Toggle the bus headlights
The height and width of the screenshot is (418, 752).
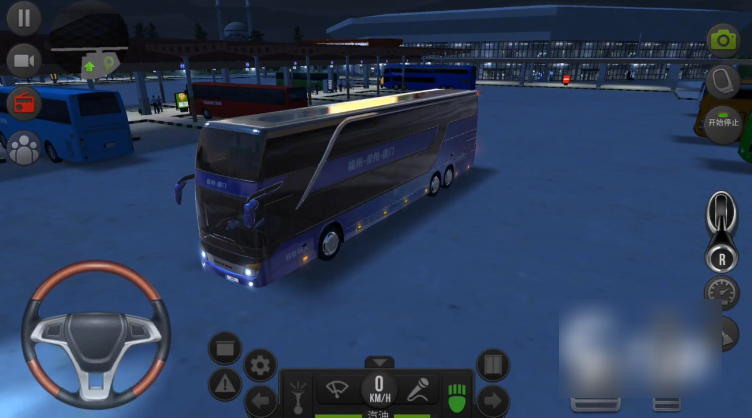tap(297, 394)
